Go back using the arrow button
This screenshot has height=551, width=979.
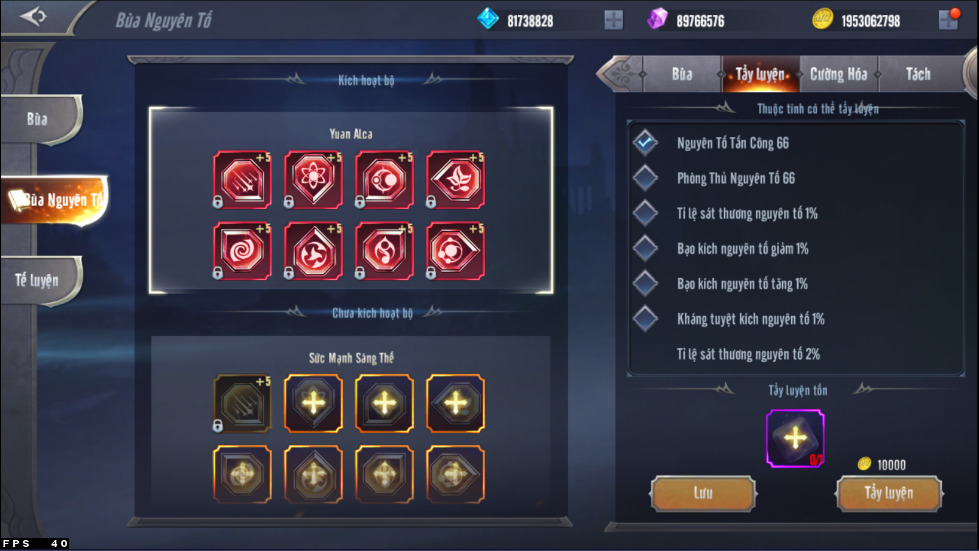34,17
